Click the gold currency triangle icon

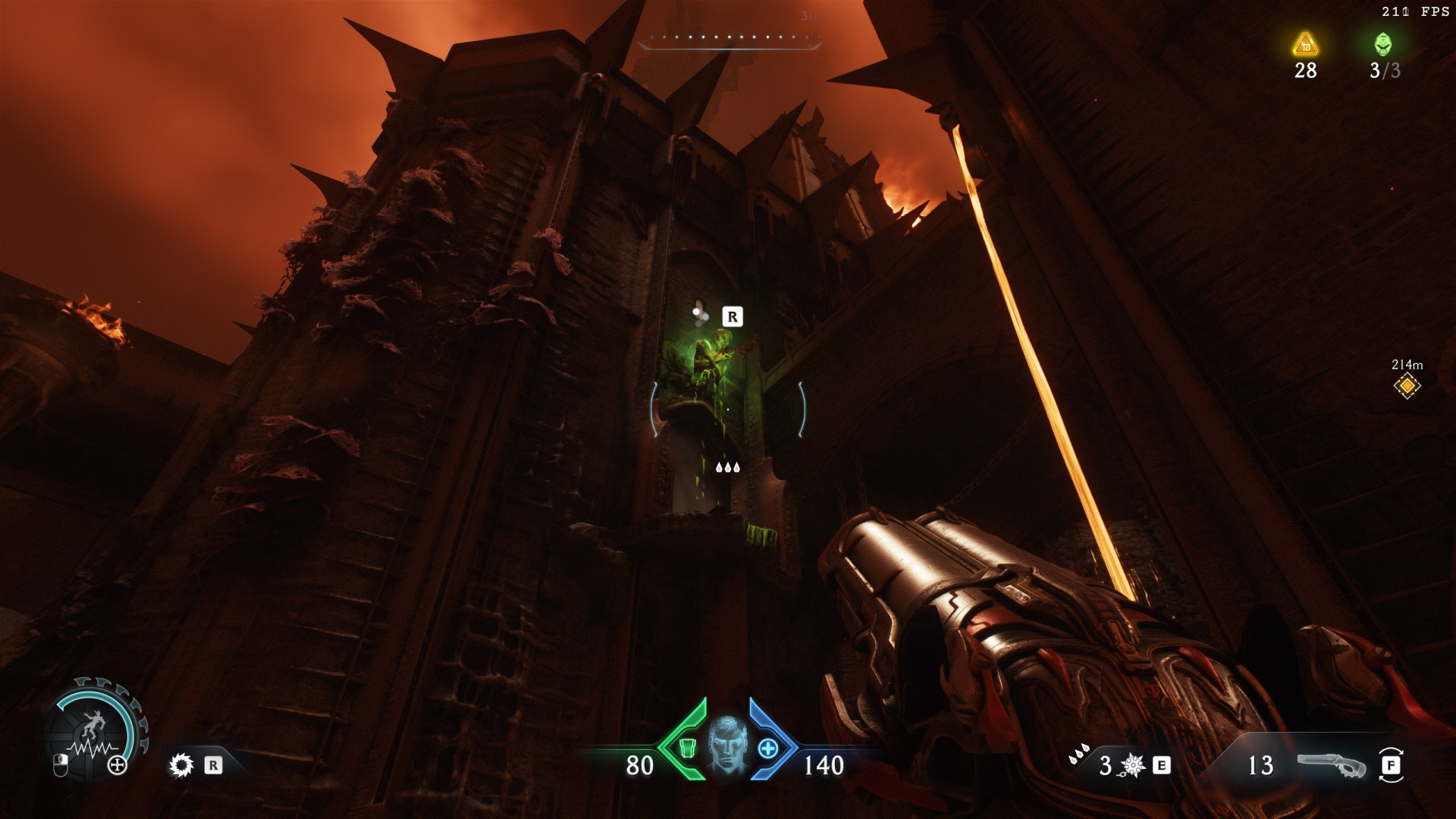1305,45
